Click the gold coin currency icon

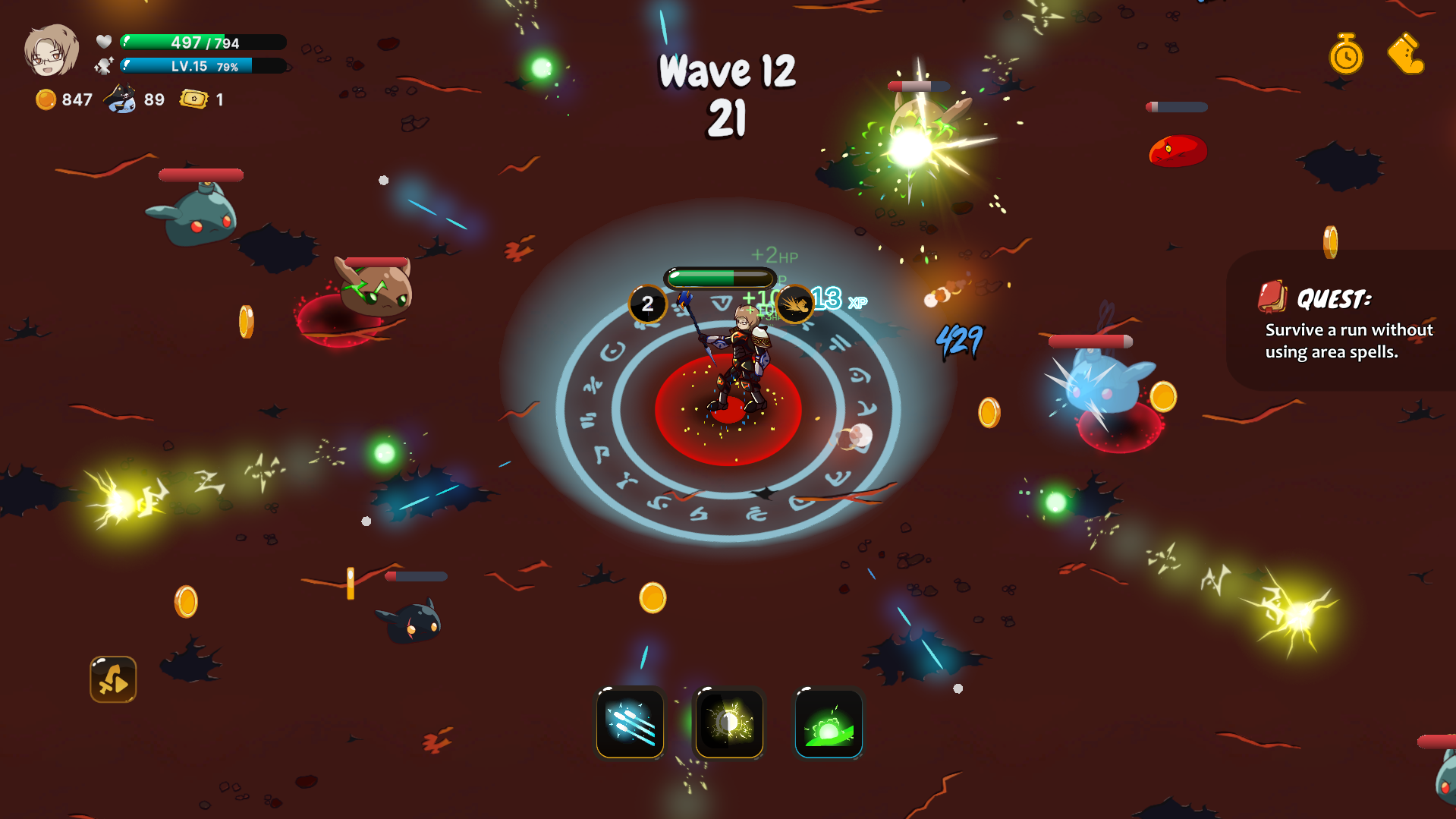tap(46, 99)
